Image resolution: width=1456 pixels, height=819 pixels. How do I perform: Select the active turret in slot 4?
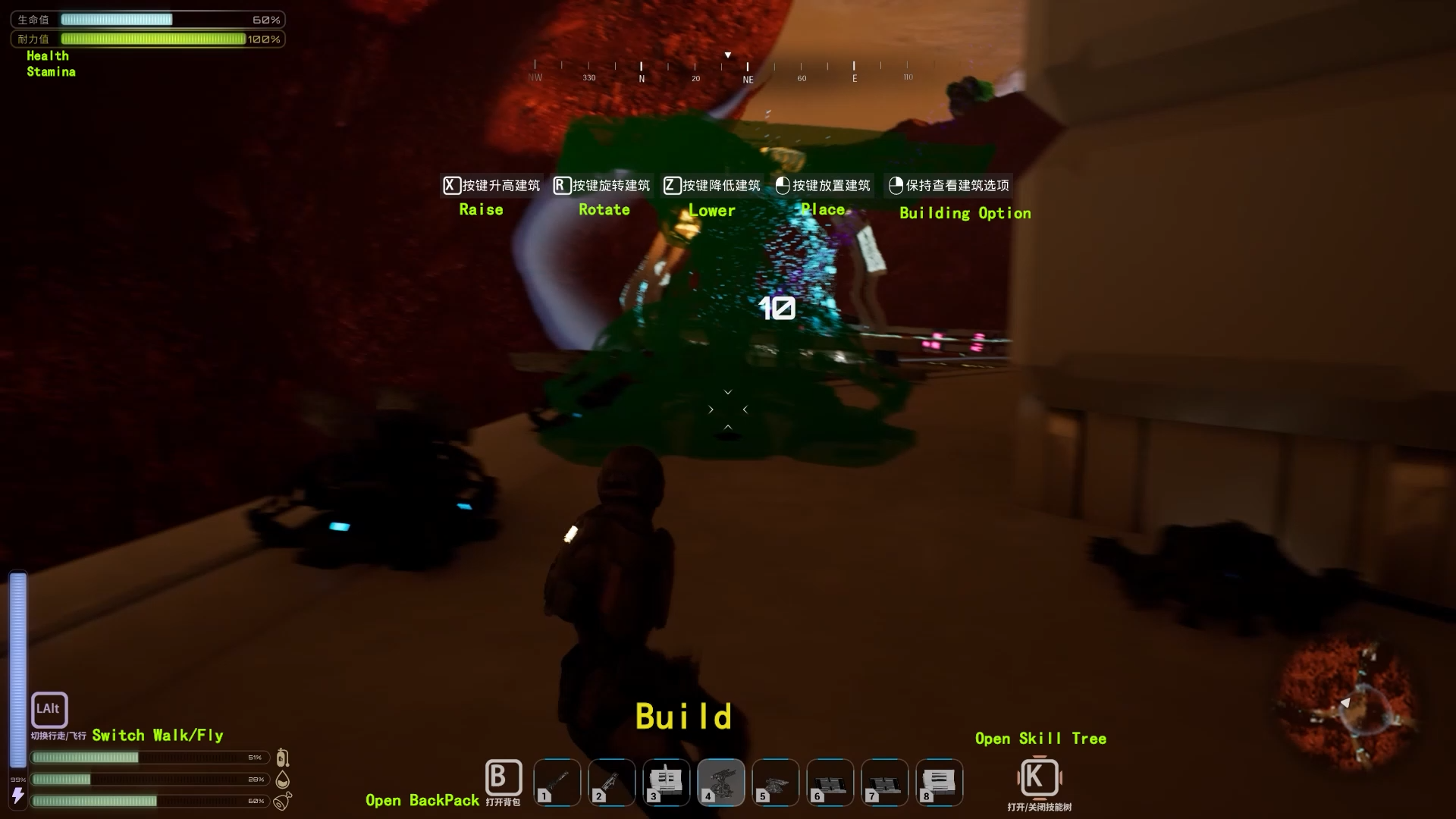[721, 782]
